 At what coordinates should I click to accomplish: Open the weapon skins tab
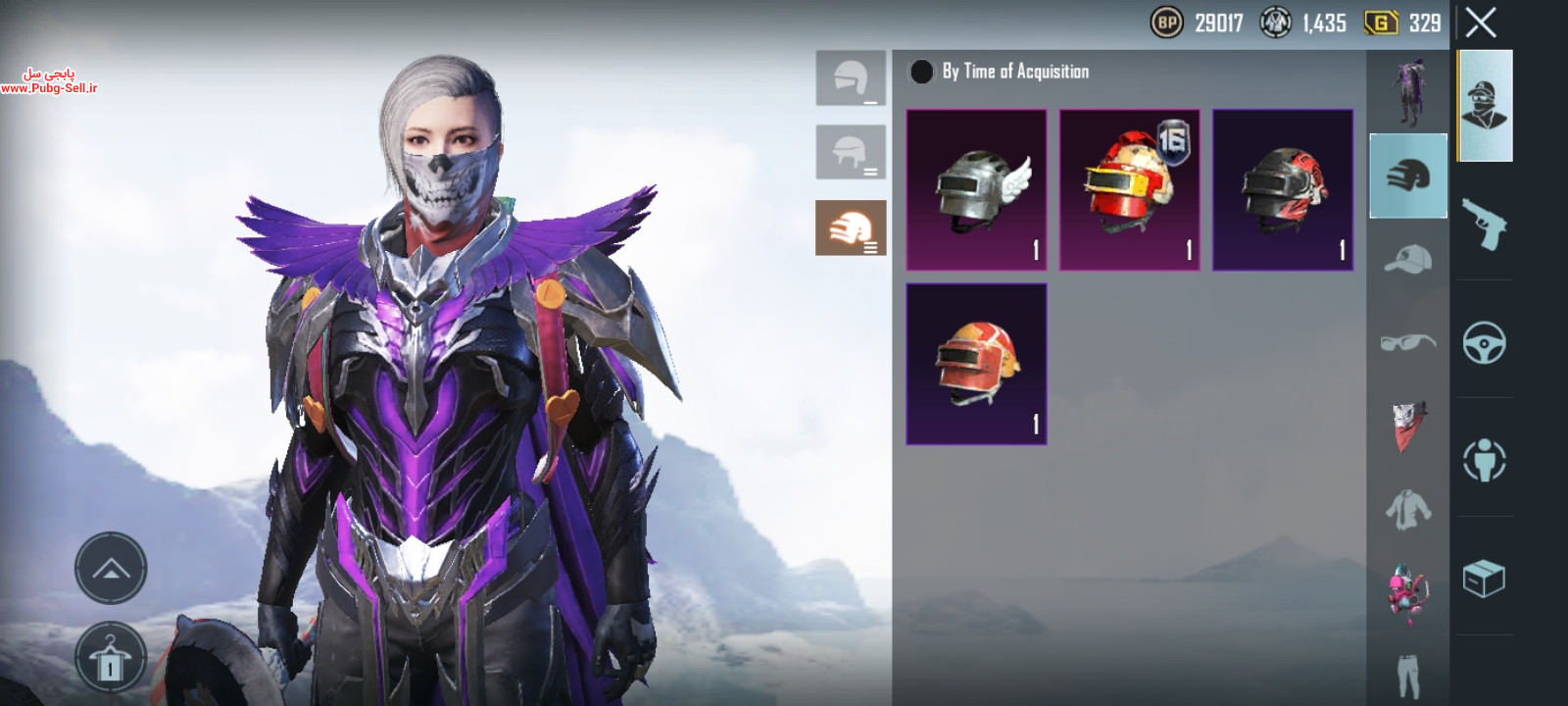(1484, 224)
